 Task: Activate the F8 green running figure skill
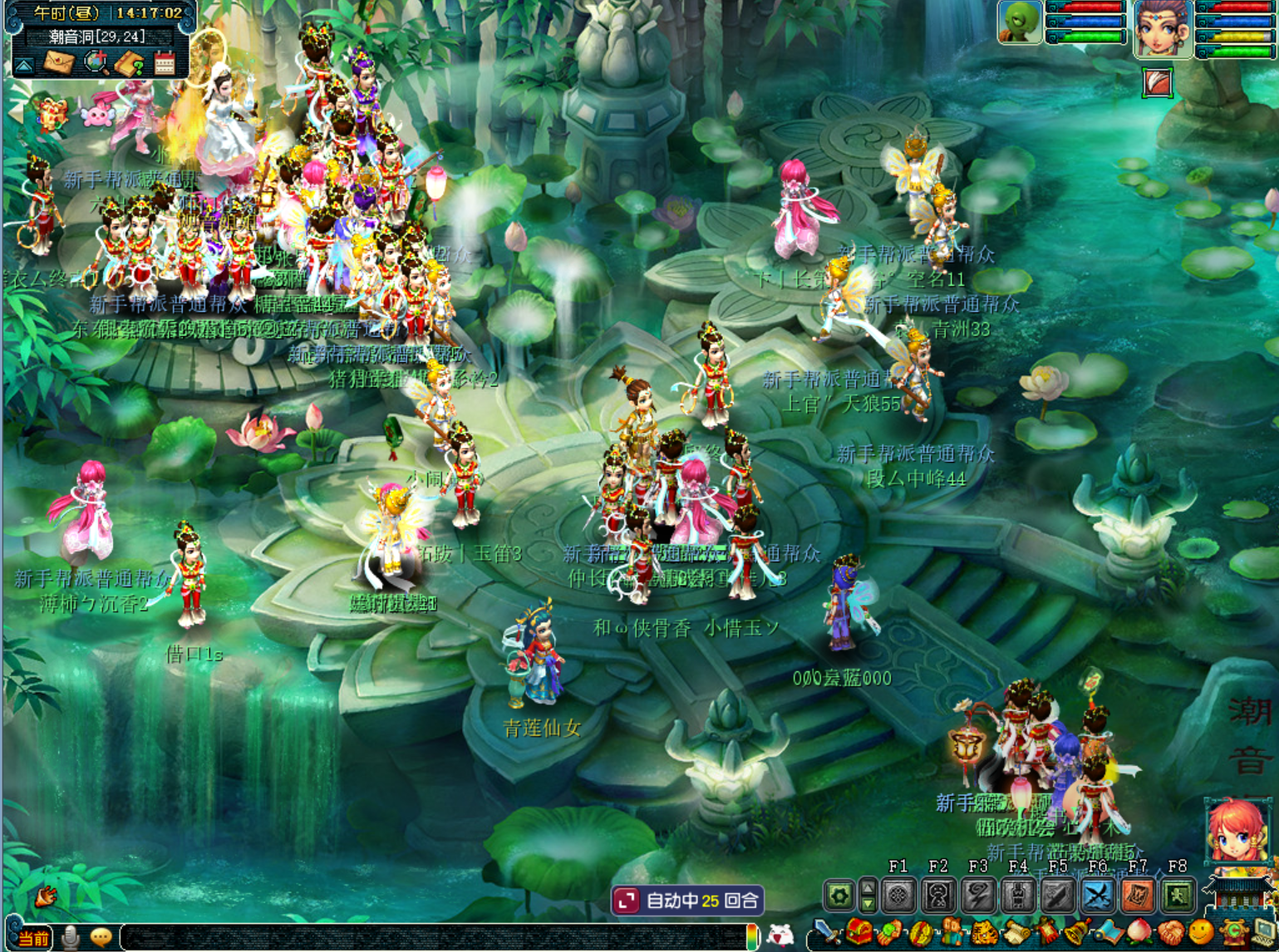pos(1177,896)
